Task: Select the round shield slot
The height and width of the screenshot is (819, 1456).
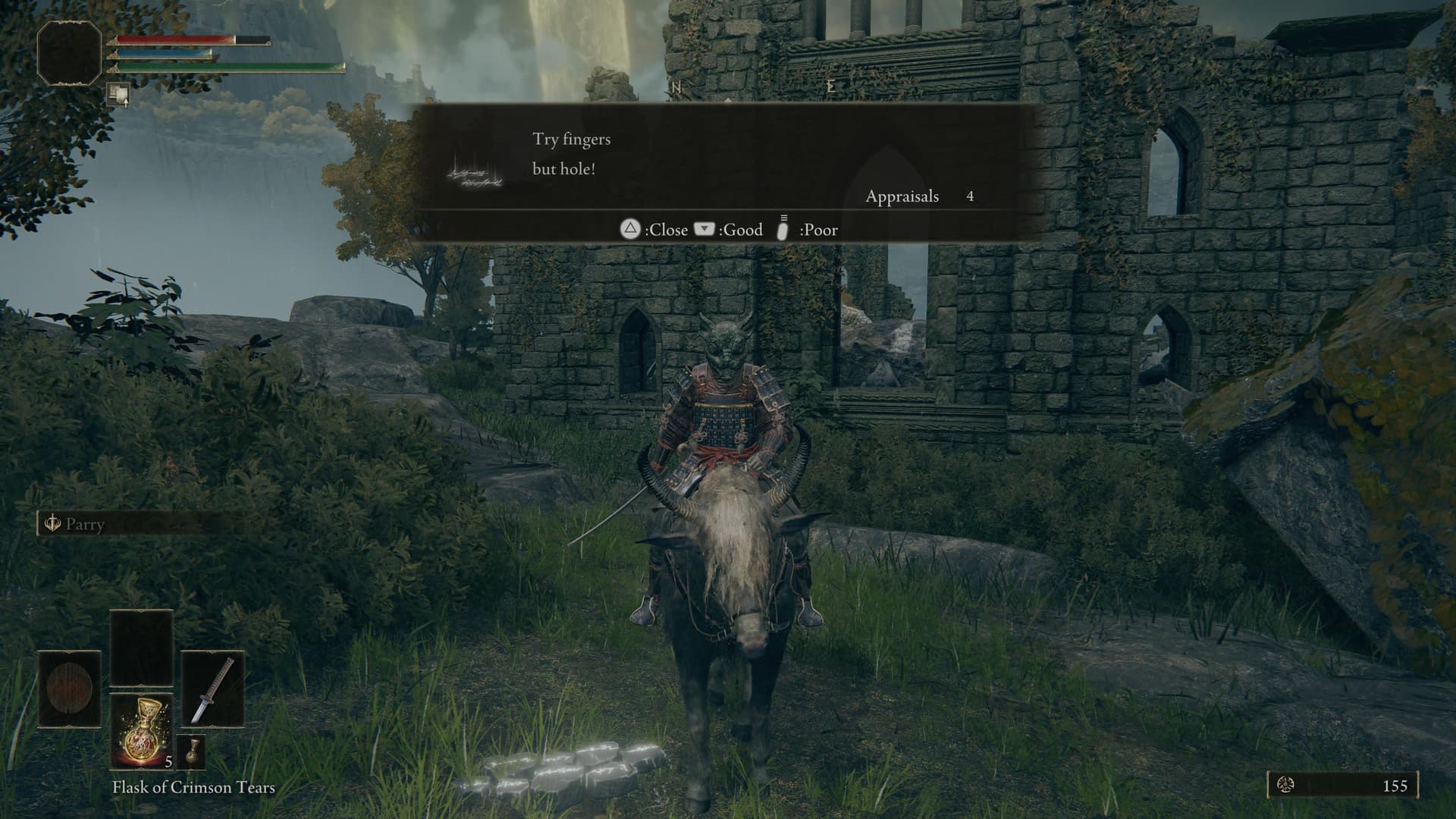Action: point(70,689)
